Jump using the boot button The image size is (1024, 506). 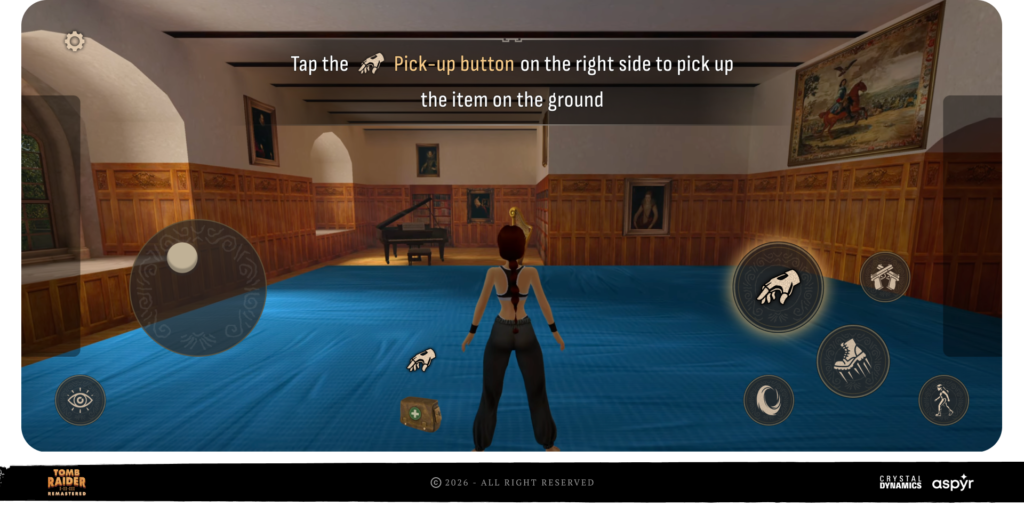click(x=852, y=361)
